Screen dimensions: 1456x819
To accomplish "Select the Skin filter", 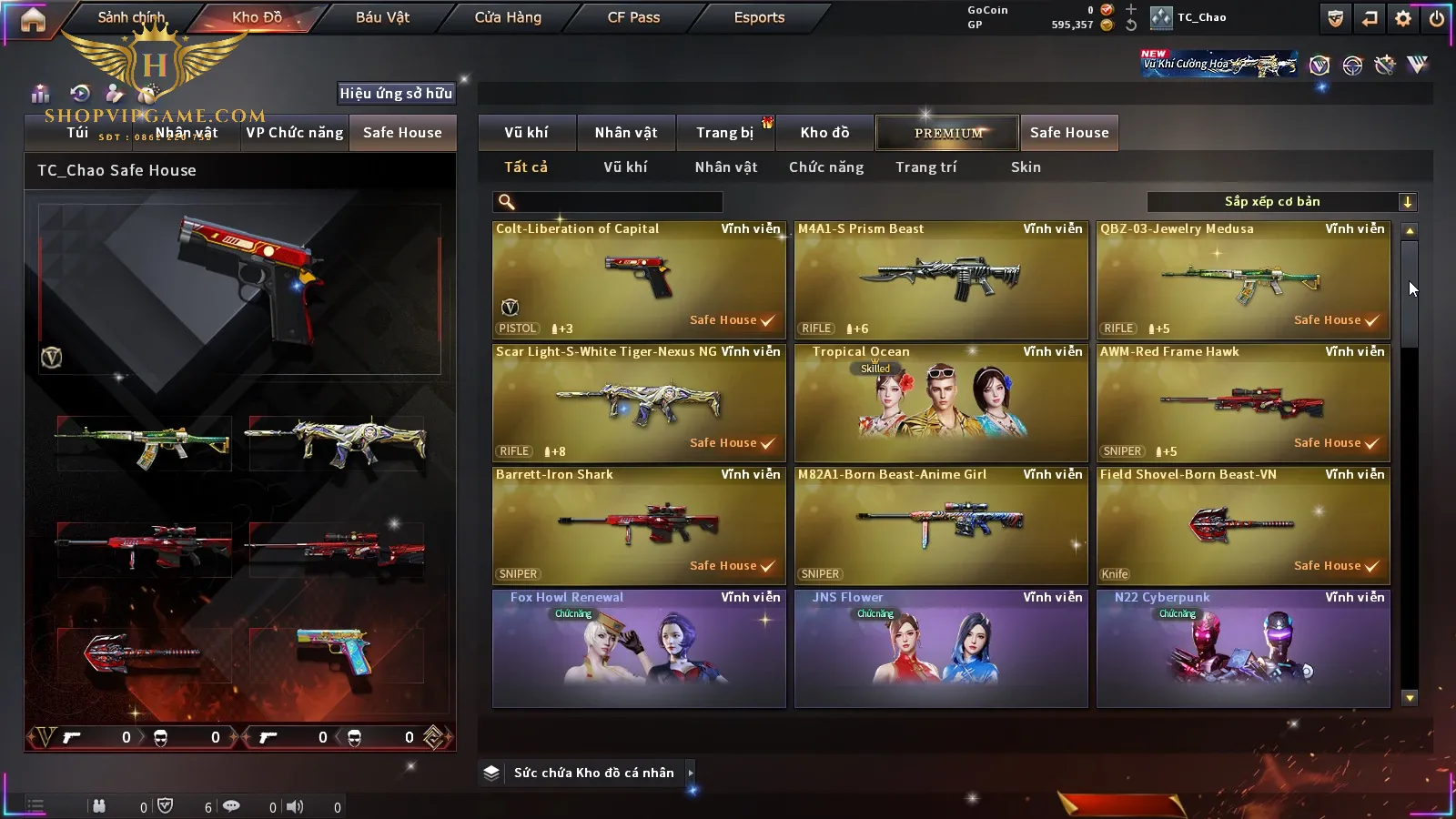I will 1026,167.
